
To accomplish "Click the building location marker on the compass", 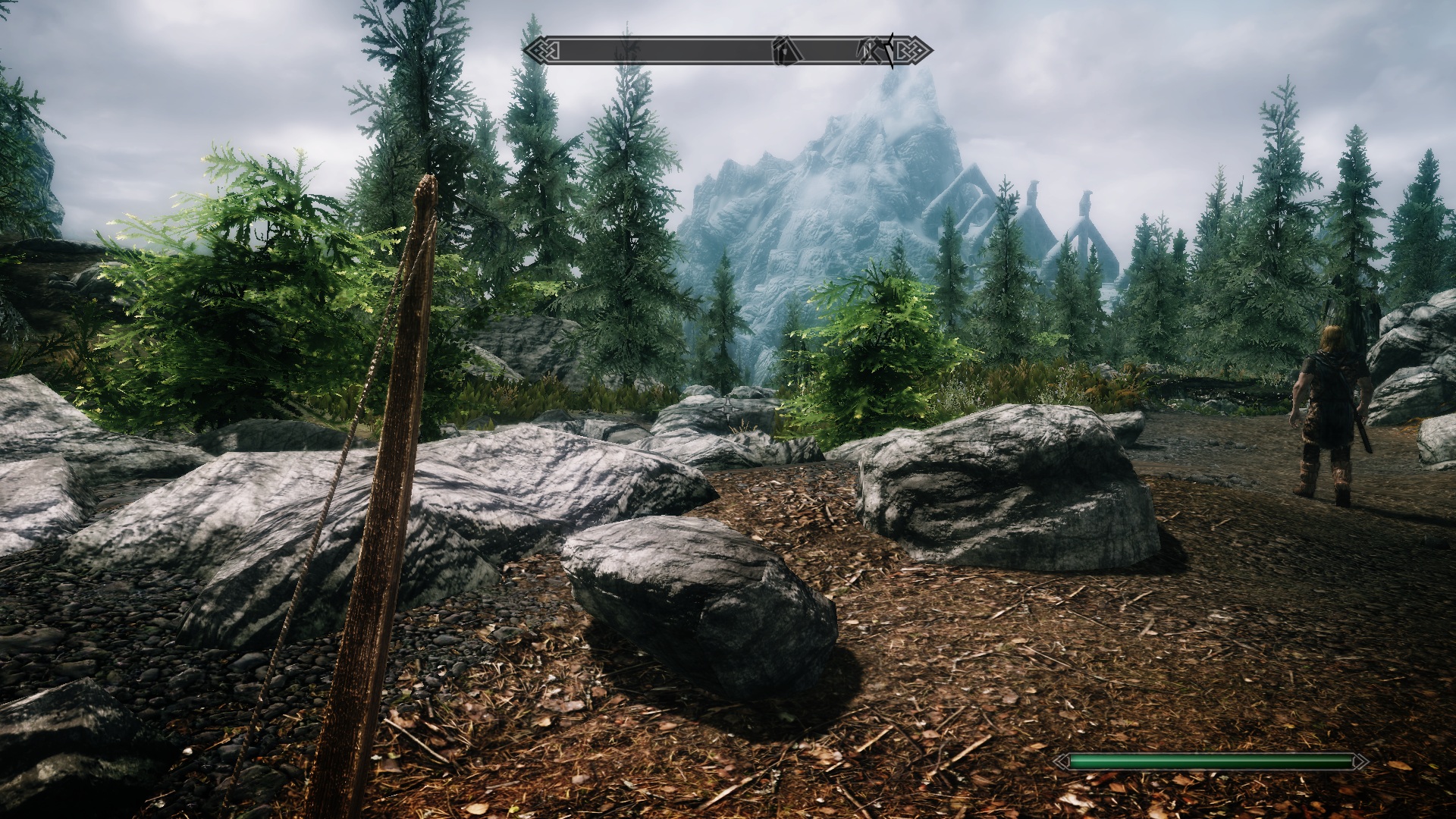I will pyautogui.click(x=786, y=52).
